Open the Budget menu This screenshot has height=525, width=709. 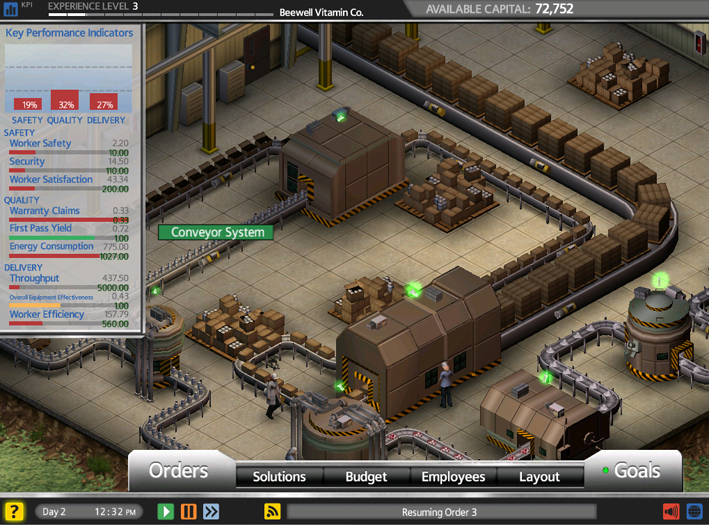click(x=366, y=477)
